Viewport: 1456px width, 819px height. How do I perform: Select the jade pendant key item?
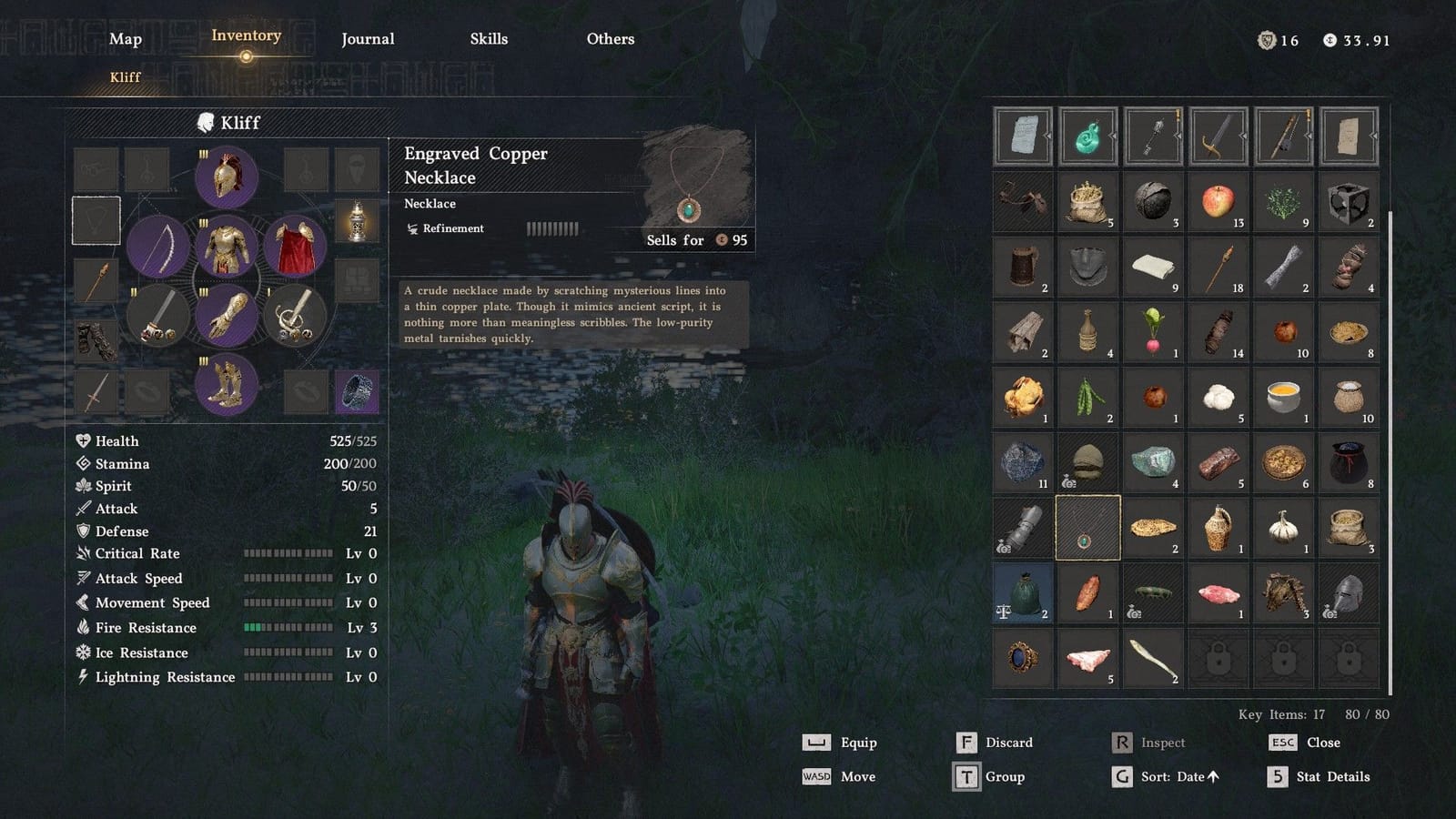click(1087, 136)
